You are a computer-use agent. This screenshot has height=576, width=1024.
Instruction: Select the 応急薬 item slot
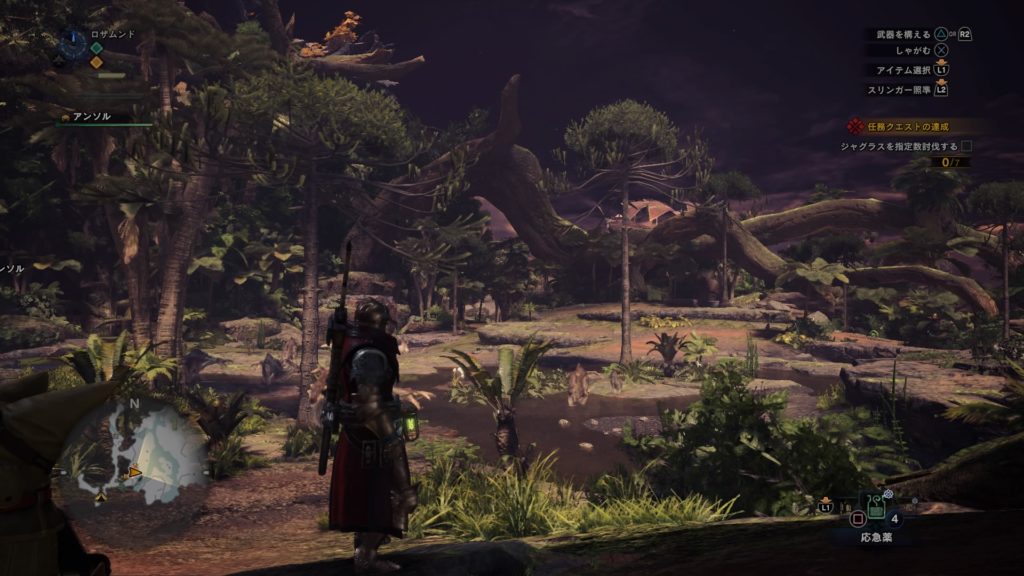pyautogui.click(x=875, y=508)
